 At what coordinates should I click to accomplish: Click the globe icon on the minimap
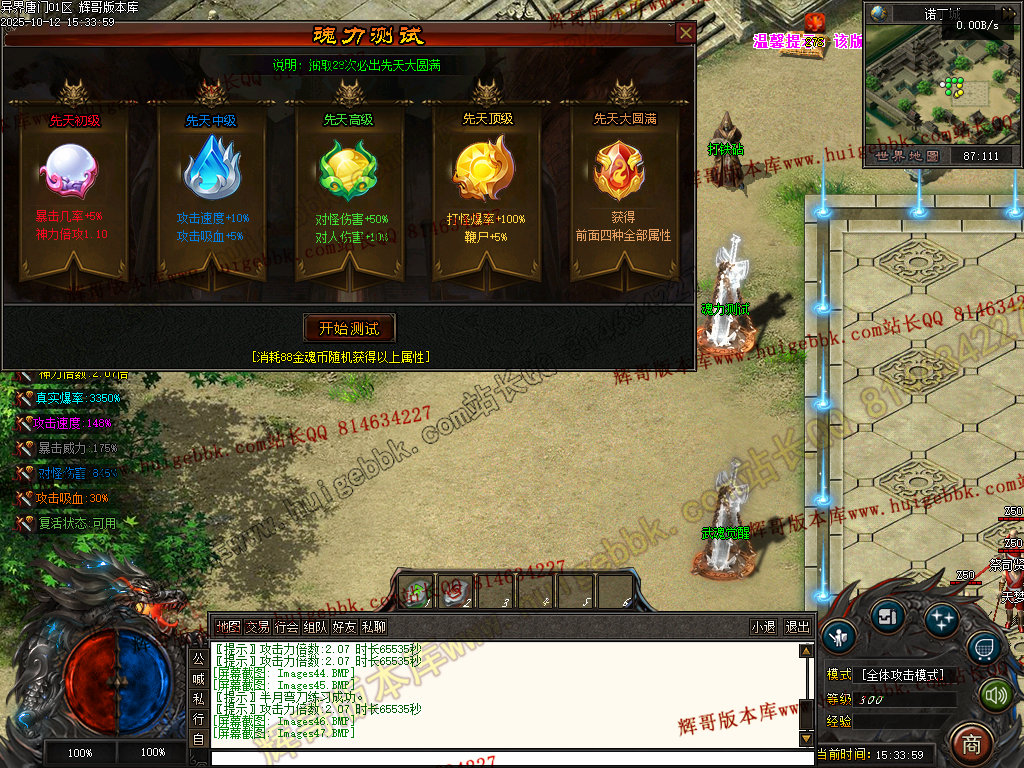tap(879, 13)
